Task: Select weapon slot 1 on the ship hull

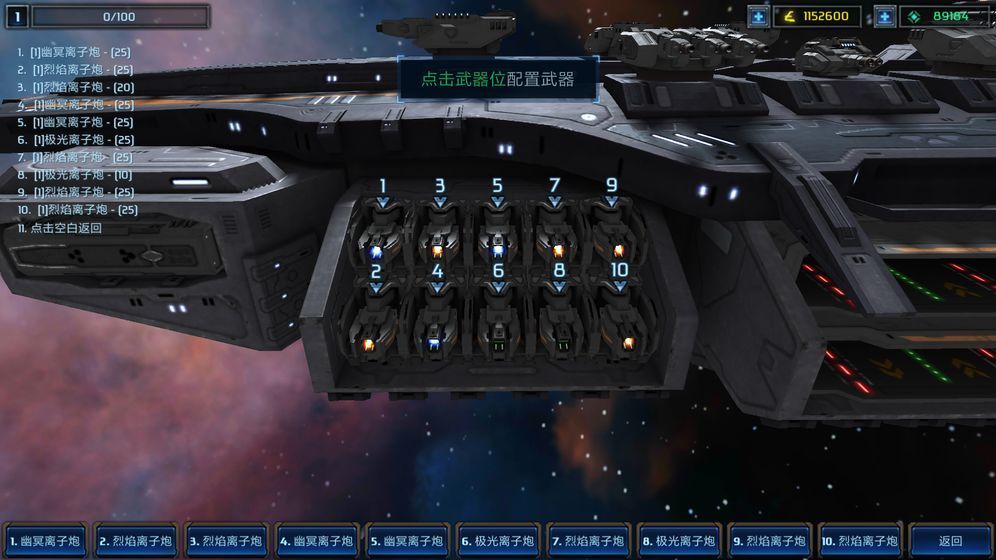Action: (381, 238)
